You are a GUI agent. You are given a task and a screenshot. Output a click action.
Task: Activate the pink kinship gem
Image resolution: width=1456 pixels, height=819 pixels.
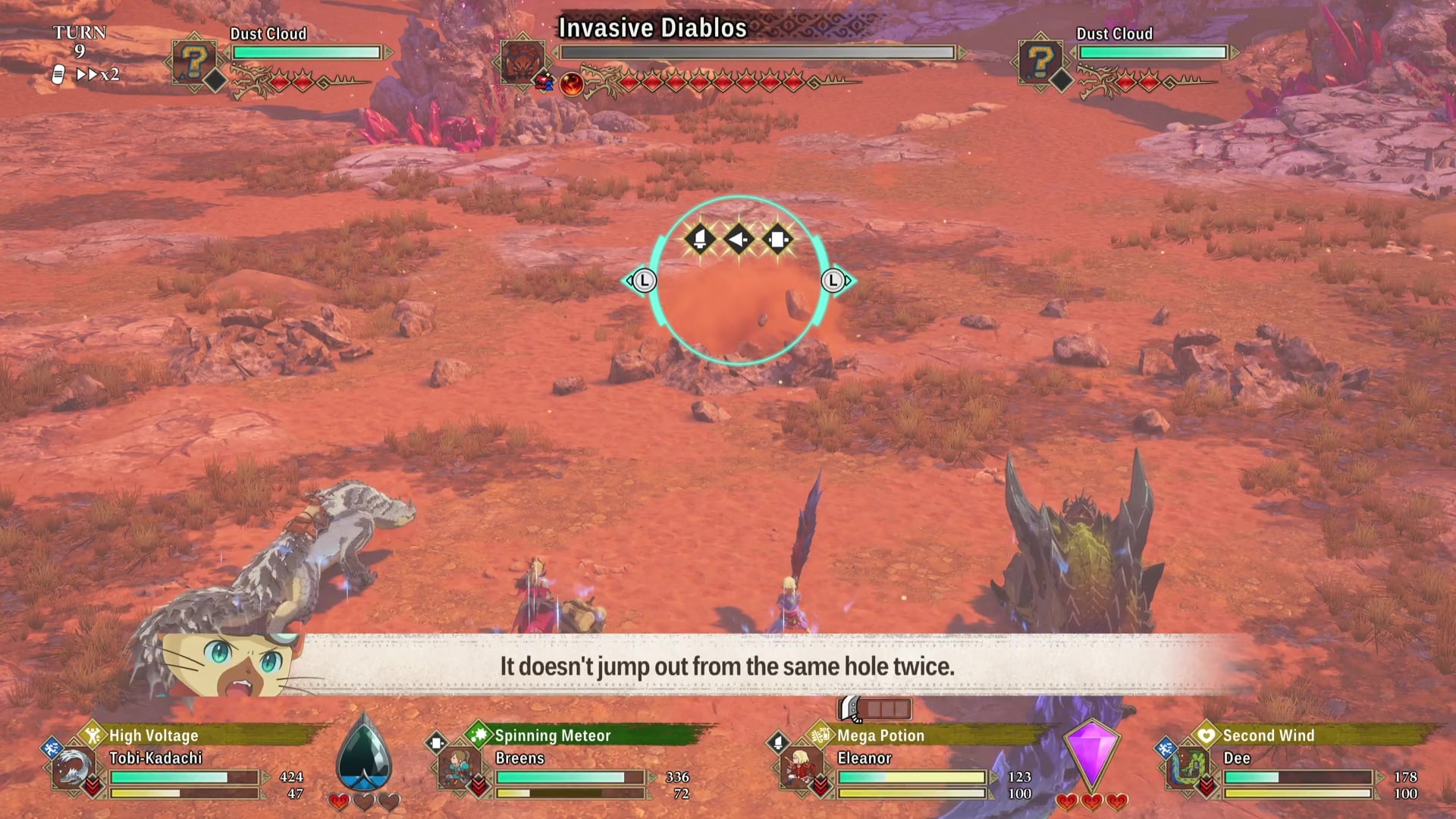pos(1091,755)
